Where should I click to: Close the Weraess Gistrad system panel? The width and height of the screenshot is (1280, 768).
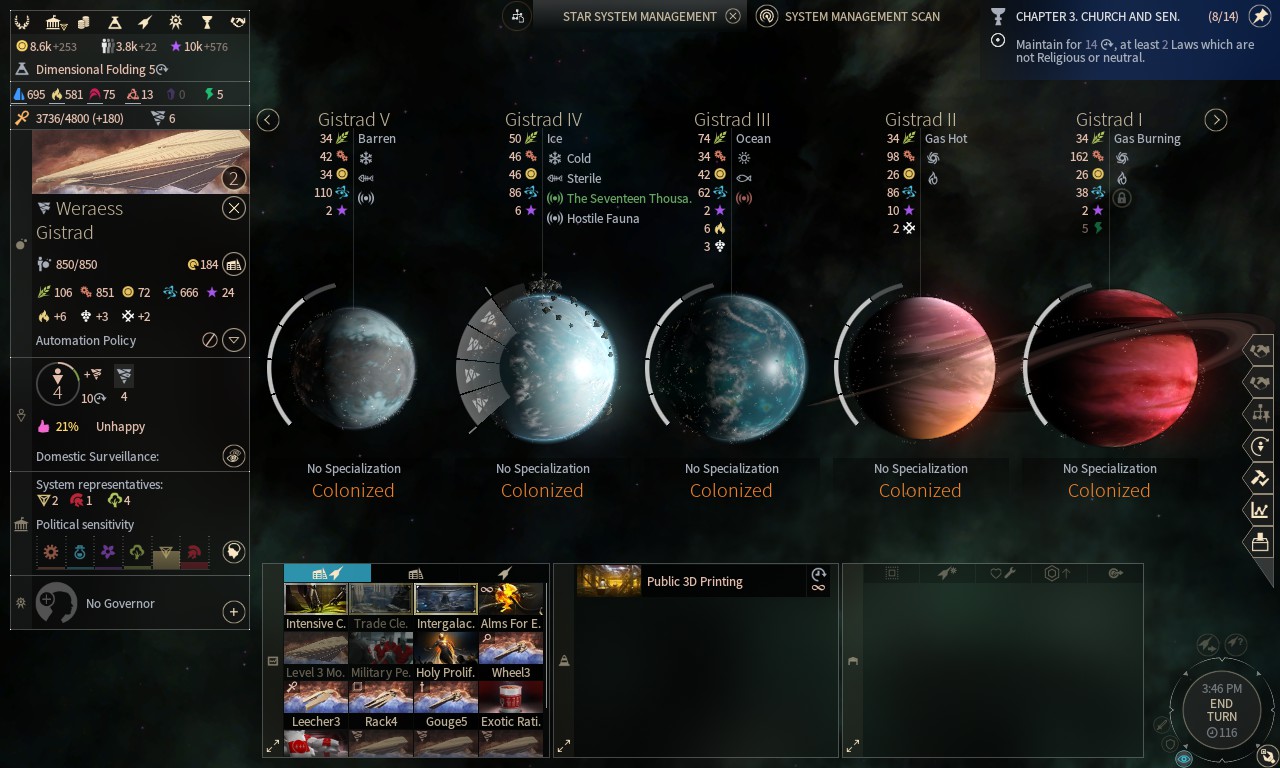point(233,208)
